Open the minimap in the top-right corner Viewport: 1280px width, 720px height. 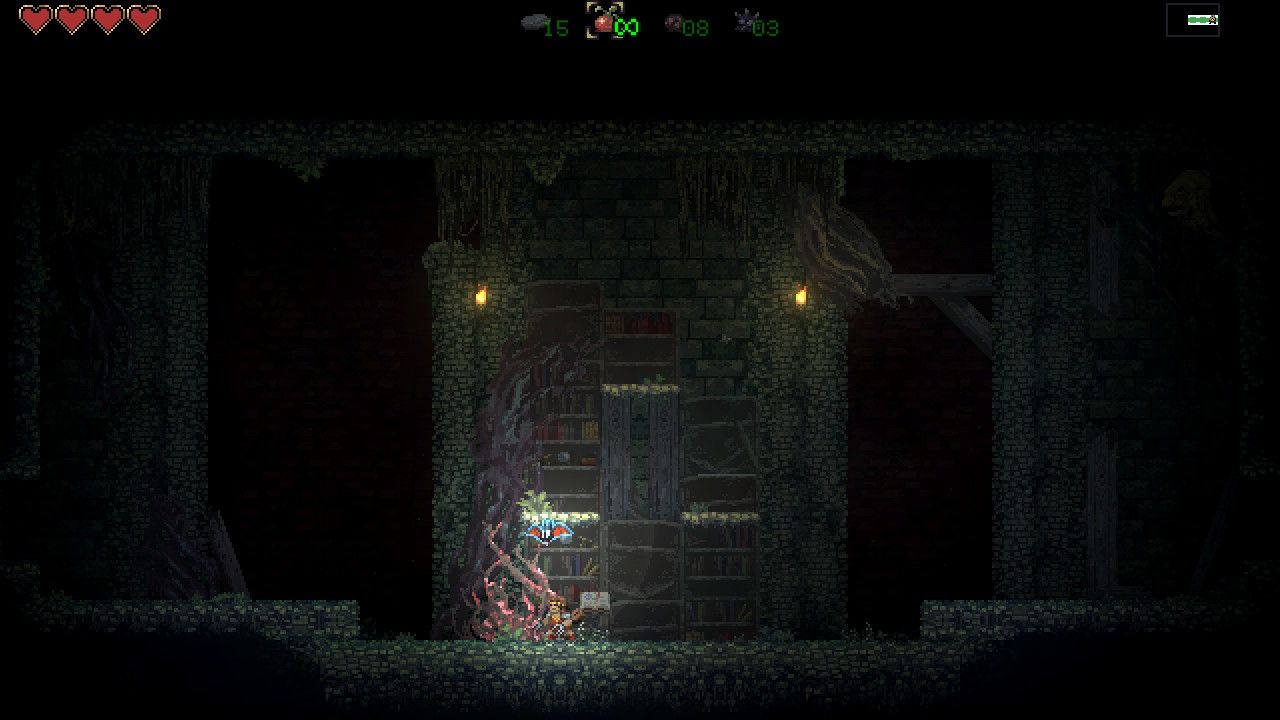(x=1195, y=19)
